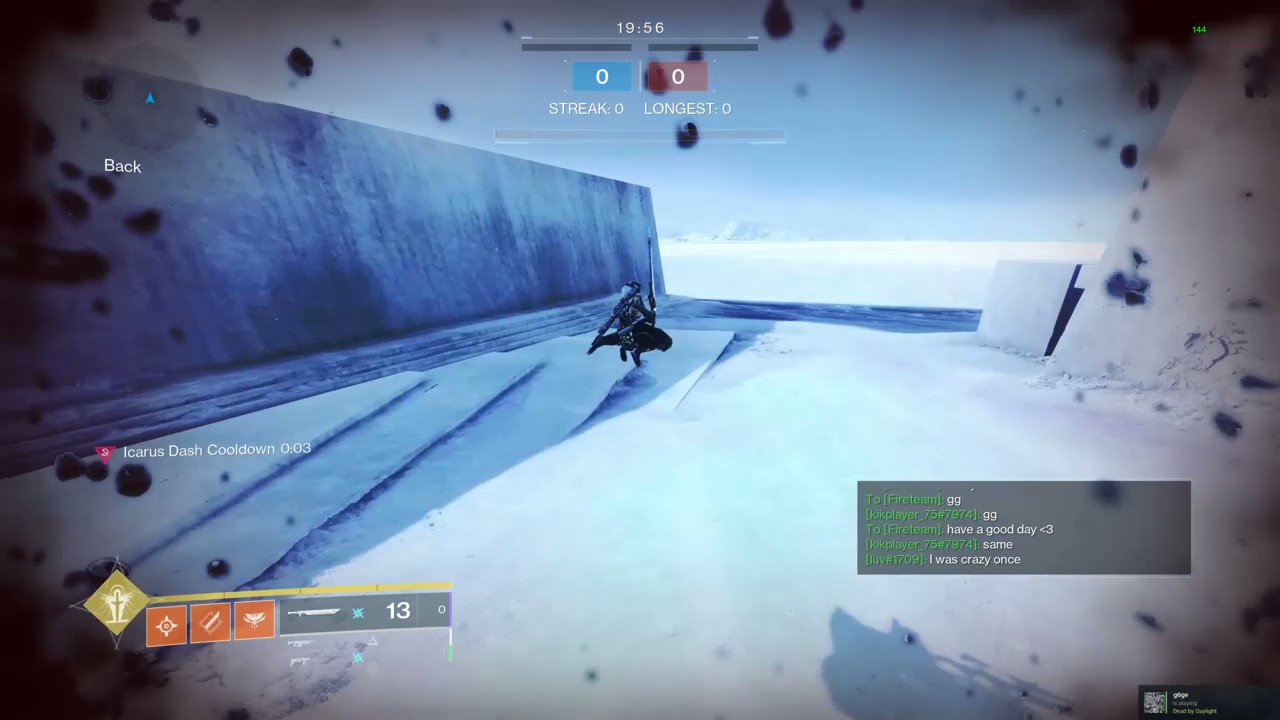Click the grenade ability icon
The image size is (1280, 720).
tap(166, 623)
